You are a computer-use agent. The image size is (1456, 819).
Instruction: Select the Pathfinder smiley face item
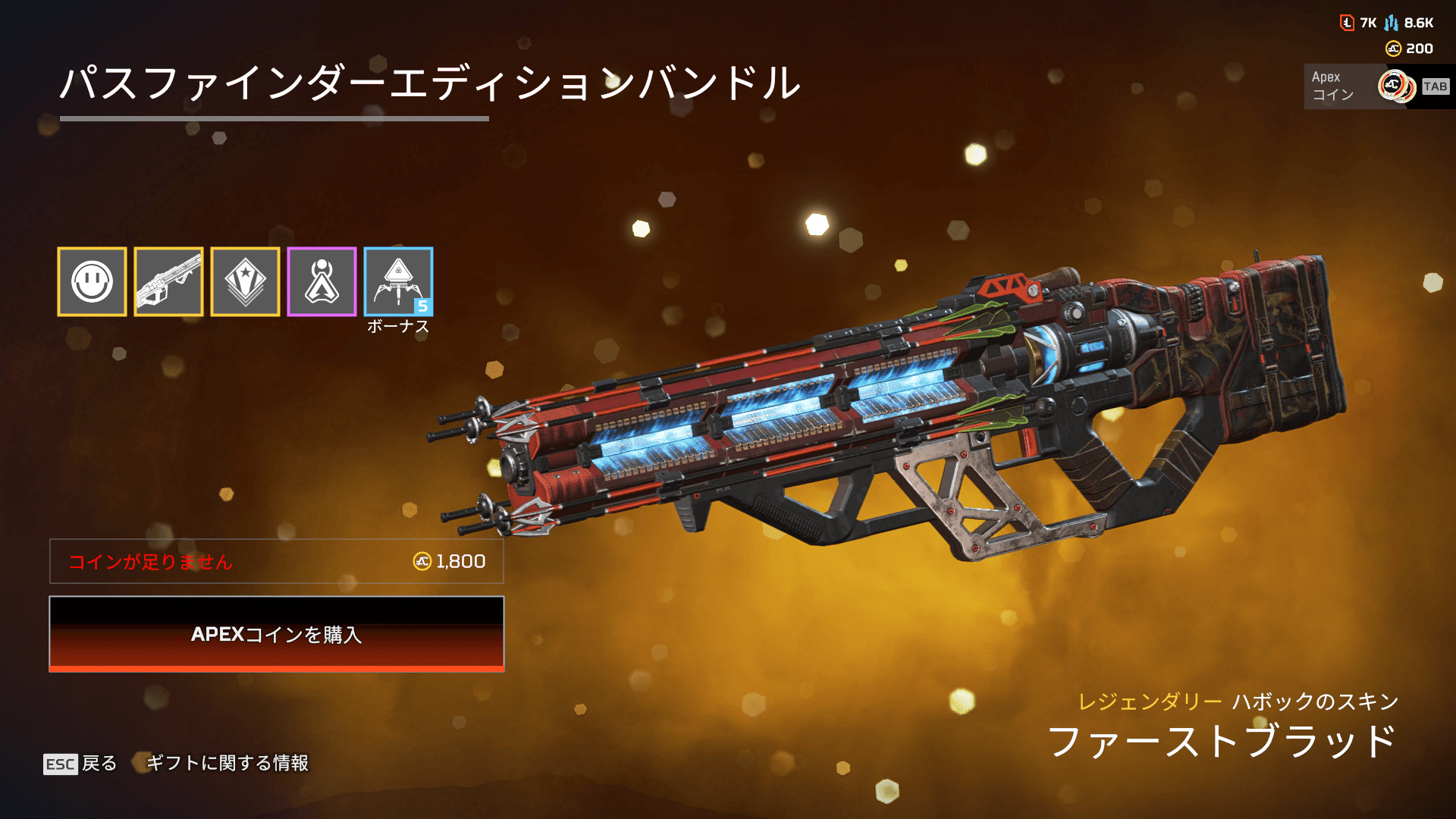click(92, 281)
